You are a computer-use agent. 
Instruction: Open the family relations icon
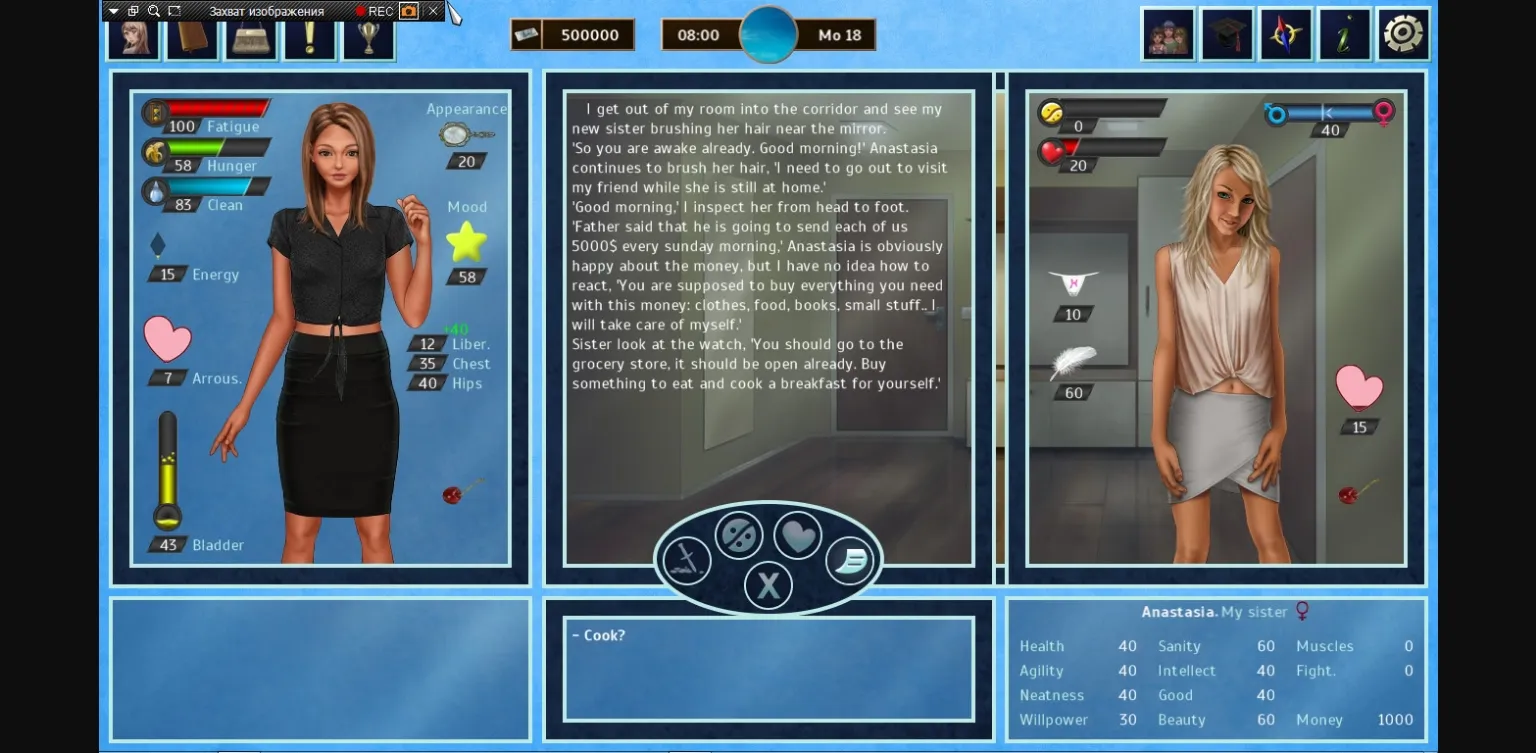[1168, 31]
